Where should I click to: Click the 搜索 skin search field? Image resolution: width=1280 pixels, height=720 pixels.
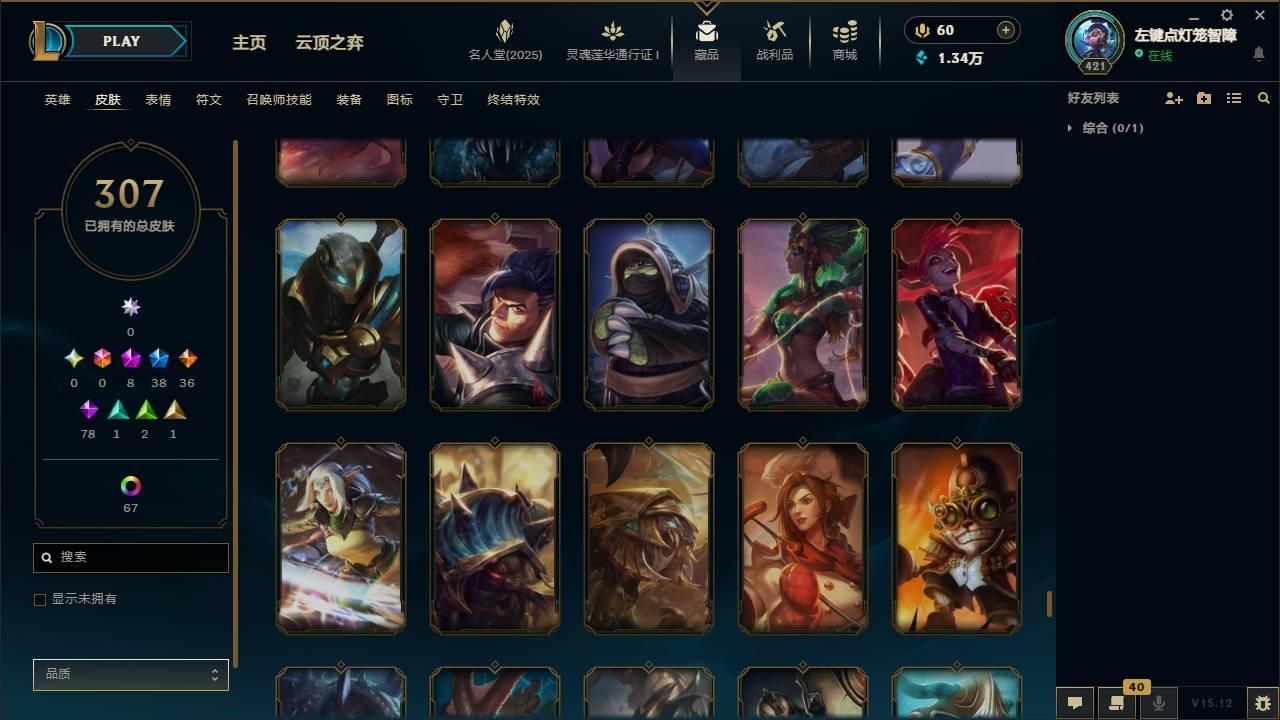coord(130,557)
